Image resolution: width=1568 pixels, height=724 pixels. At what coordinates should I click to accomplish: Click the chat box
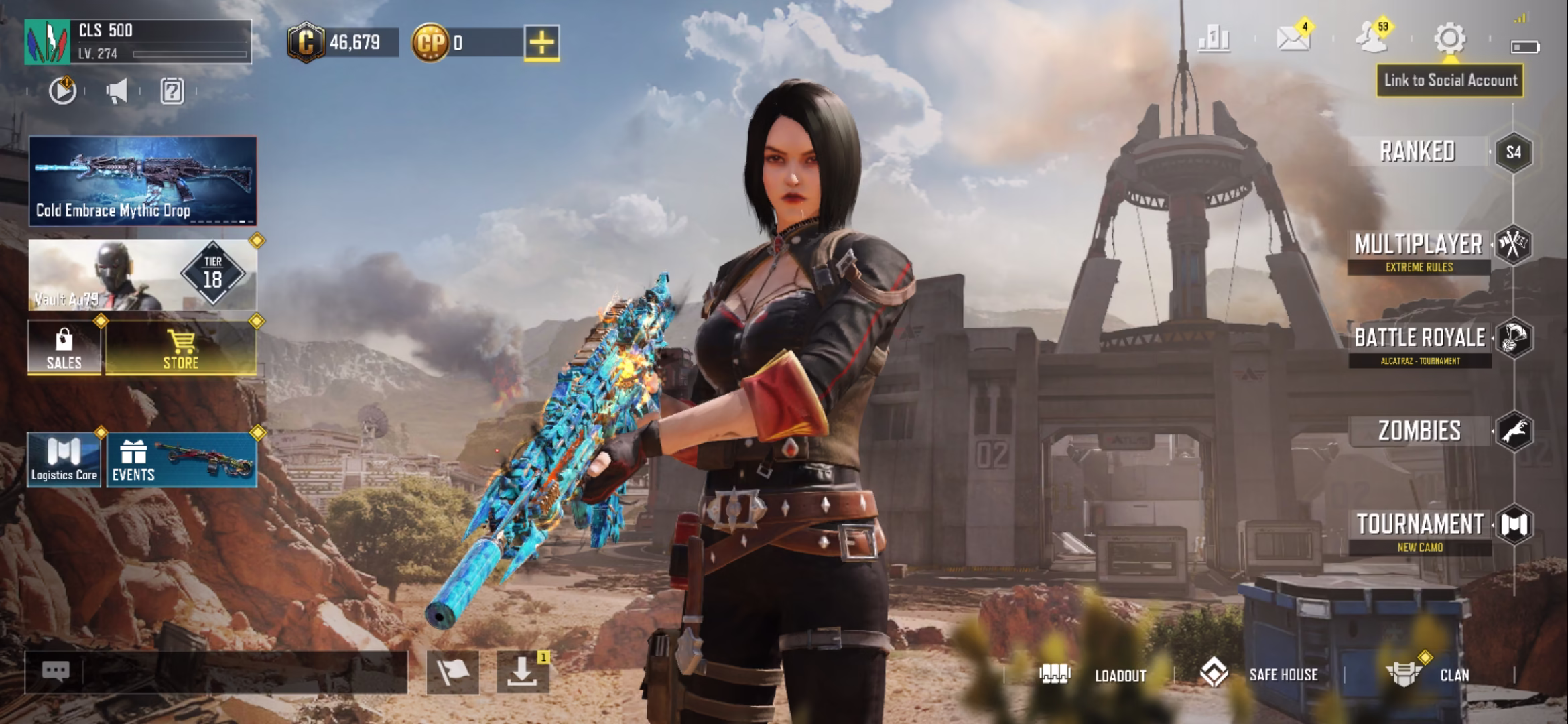[216, 671]
